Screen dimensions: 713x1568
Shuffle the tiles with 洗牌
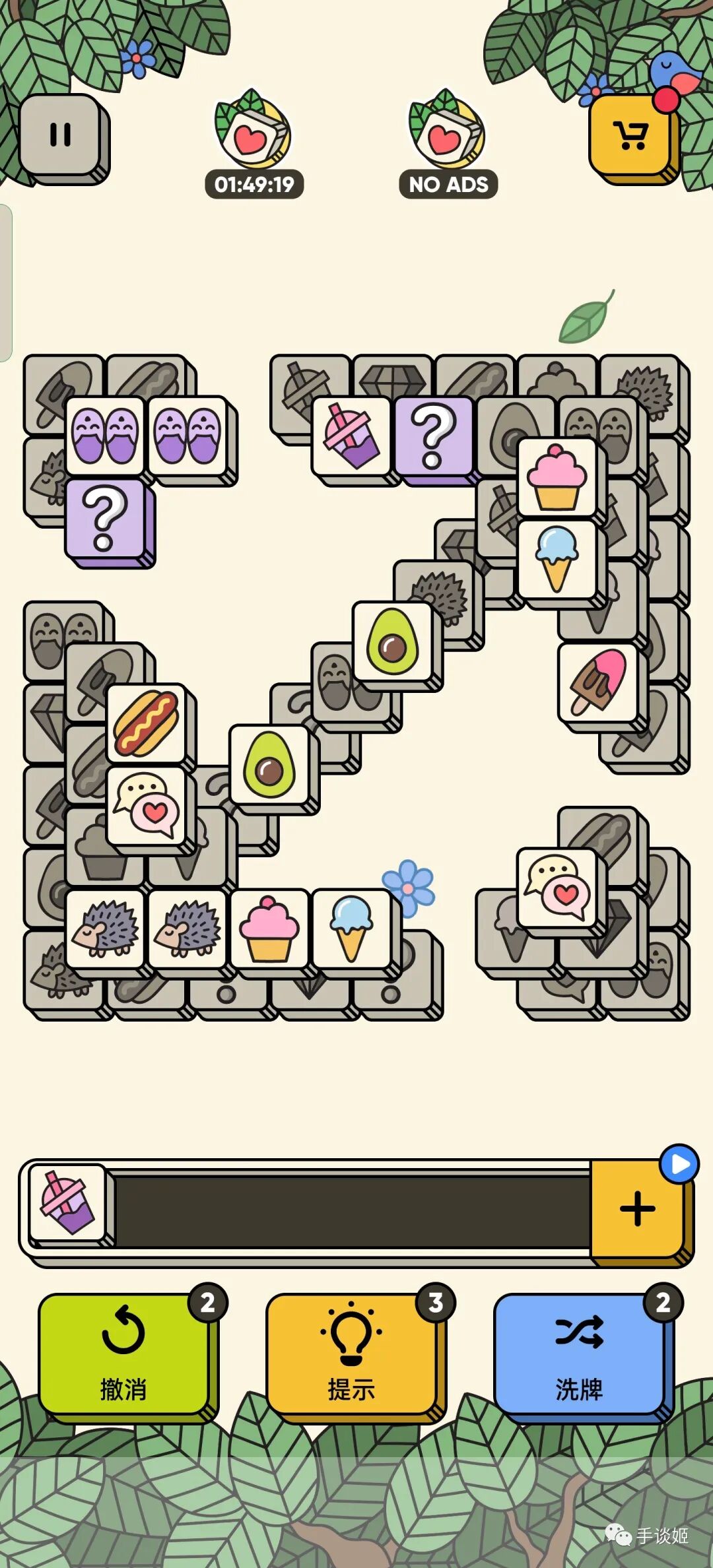point(580,1353)
